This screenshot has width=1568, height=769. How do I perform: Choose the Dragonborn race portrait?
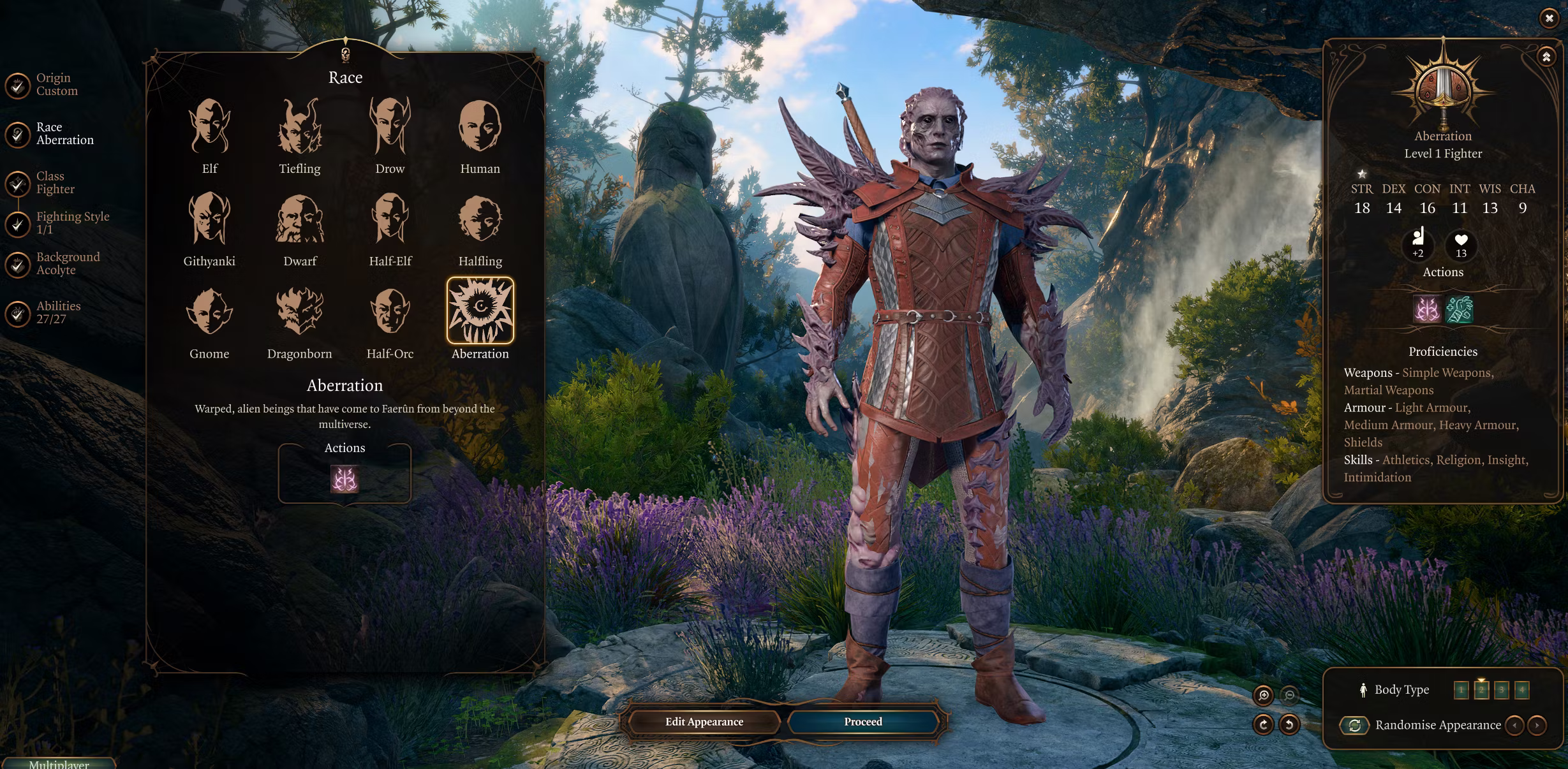pyautogui.click(x=299, y=312)
